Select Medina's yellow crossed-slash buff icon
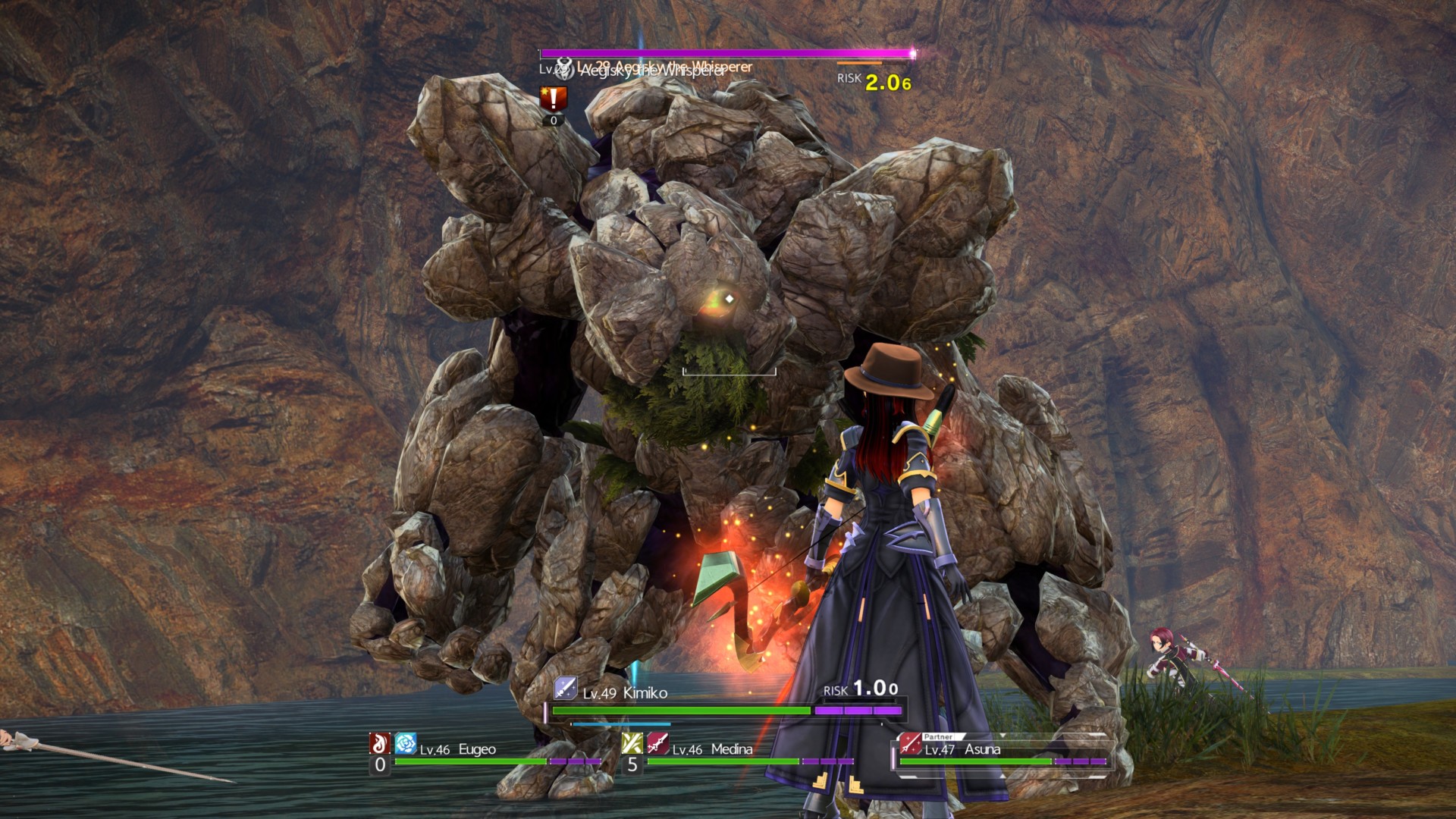The height and width of the screenshot is (819, 1456). tap(632, 743)
